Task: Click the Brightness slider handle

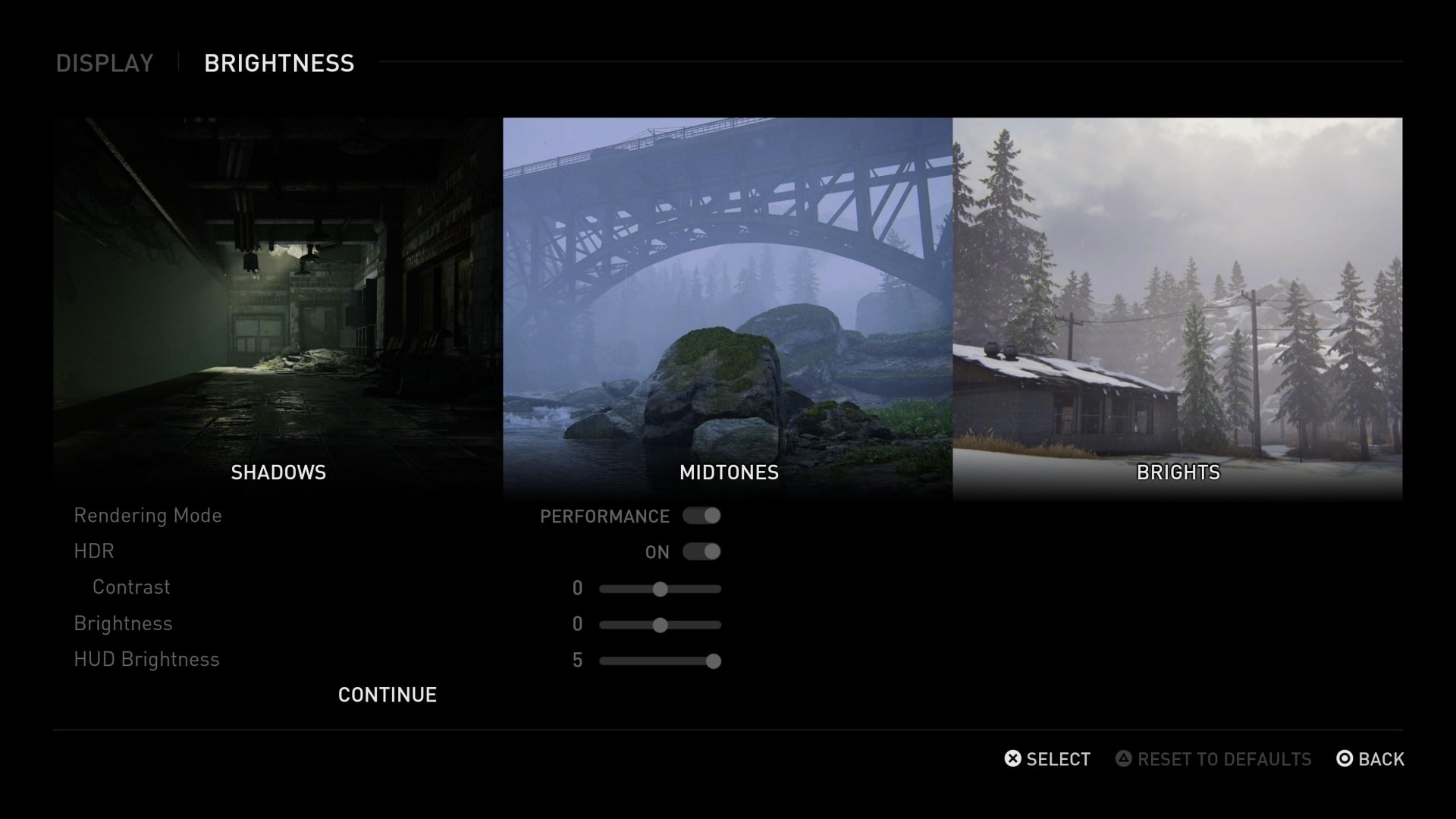Action: pos(660,625)
